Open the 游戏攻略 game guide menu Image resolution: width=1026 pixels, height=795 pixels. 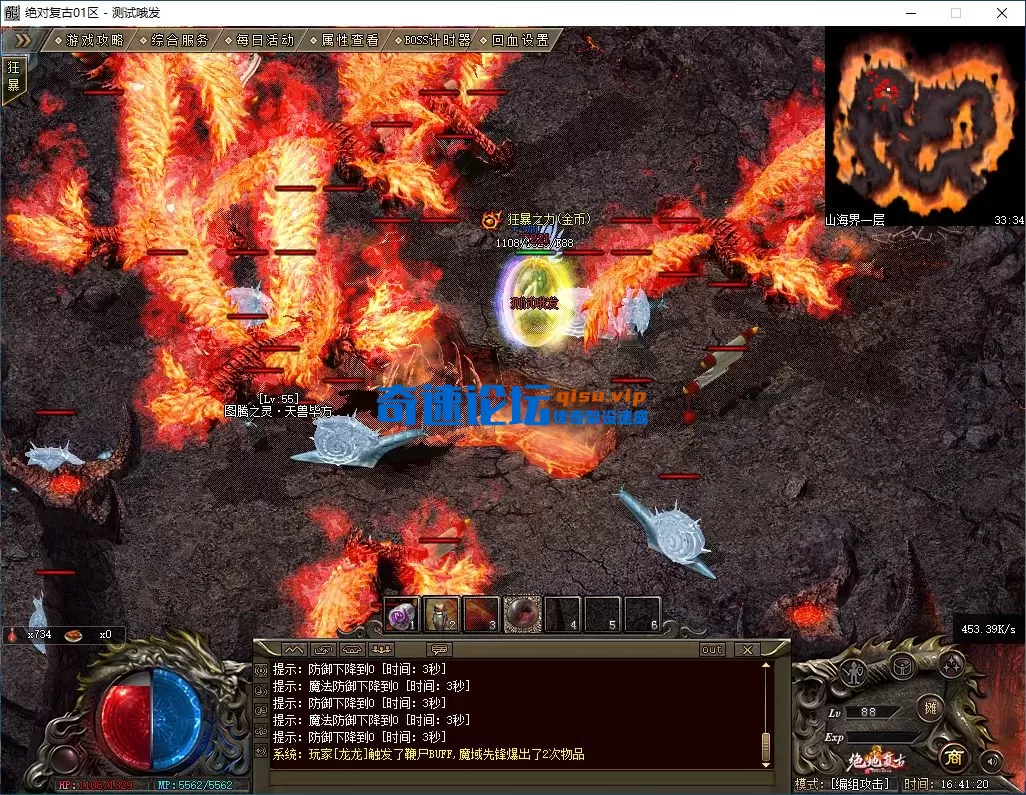(x=94, y=40)
